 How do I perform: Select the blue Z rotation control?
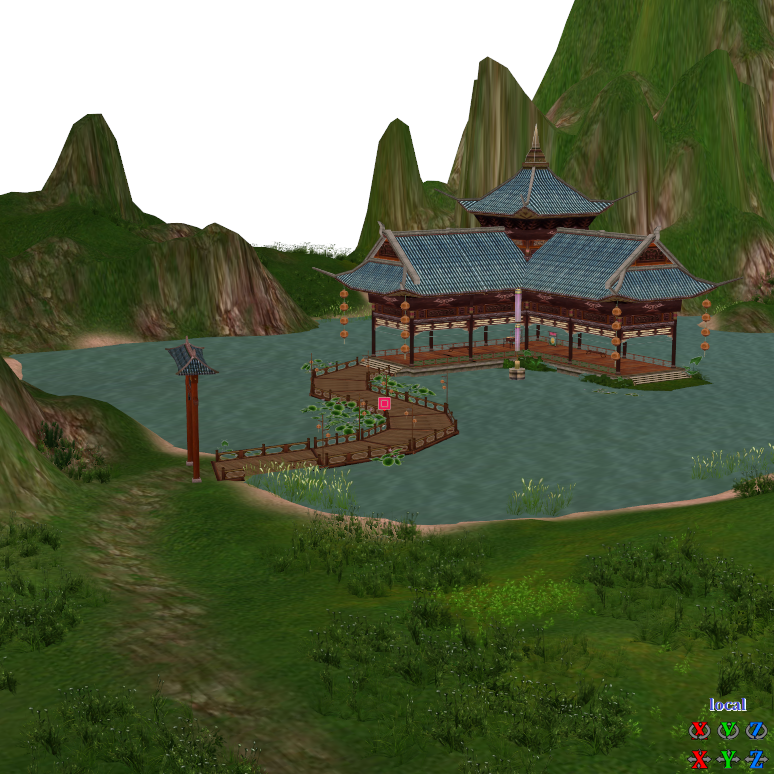(x=756, y=730)
